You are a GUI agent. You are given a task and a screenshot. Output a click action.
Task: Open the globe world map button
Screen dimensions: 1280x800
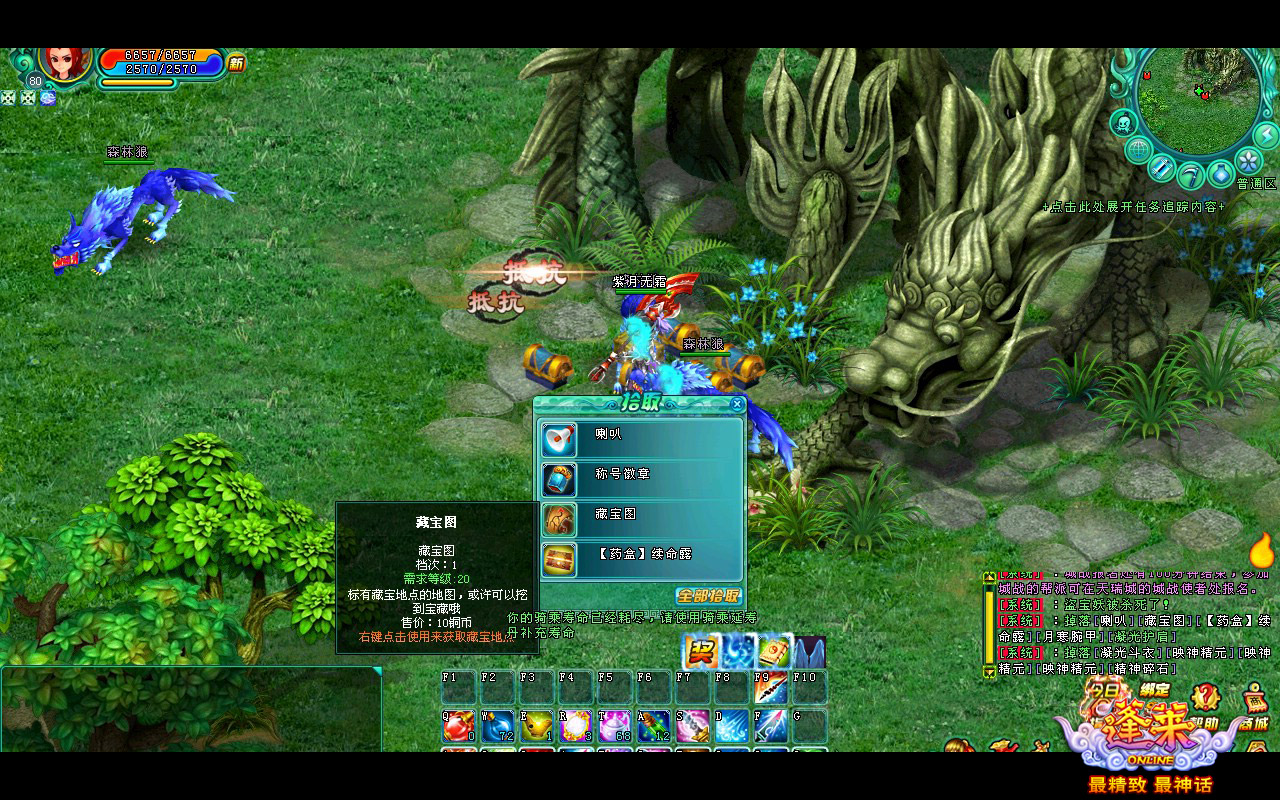(x=1138, y=152)
